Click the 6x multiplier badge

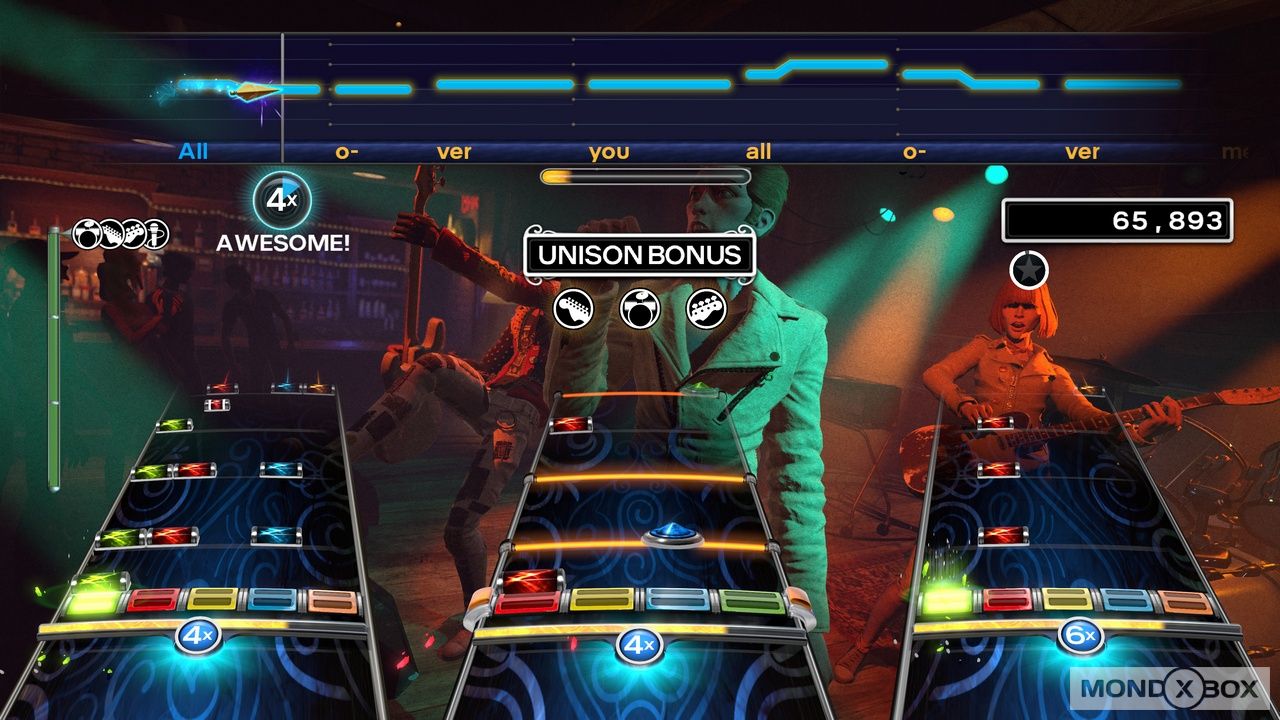(1081, 636)
